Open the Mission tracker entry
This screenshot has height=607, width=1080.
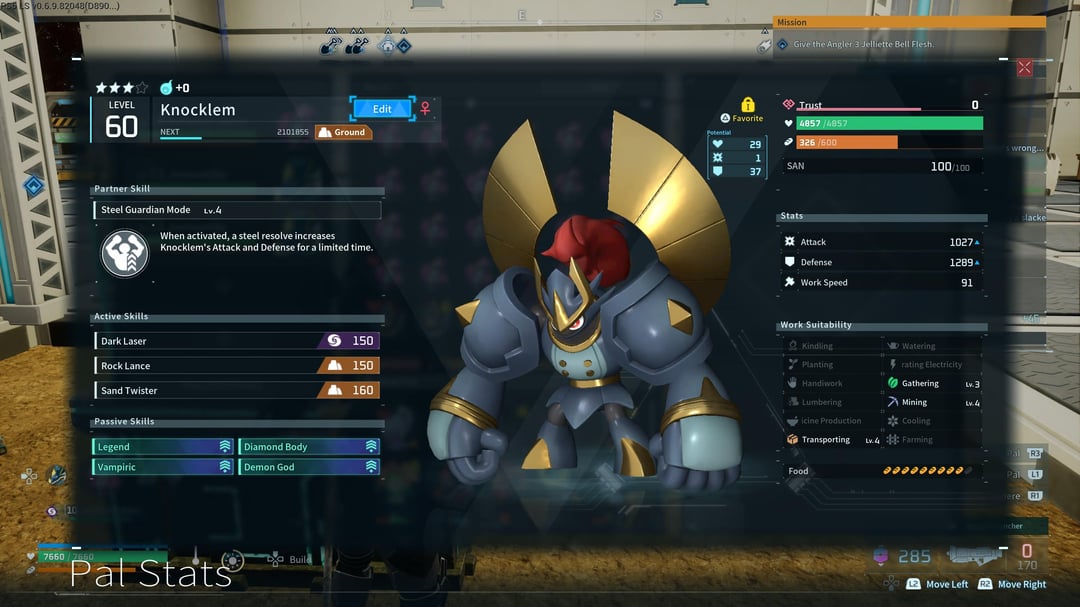tap(906, 44)
